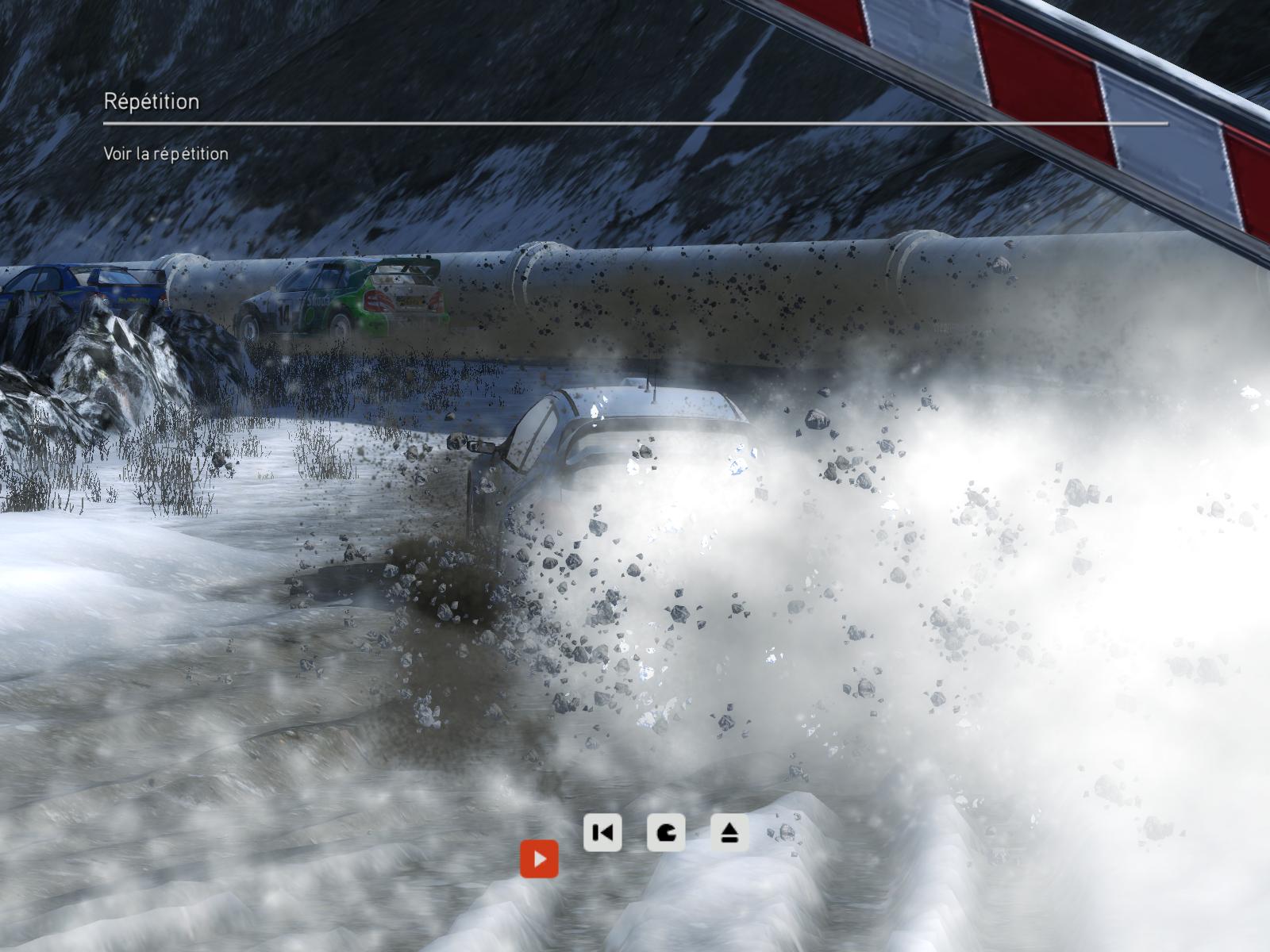
Task: Eject and exit the replay
Action: tap(729, 833)
